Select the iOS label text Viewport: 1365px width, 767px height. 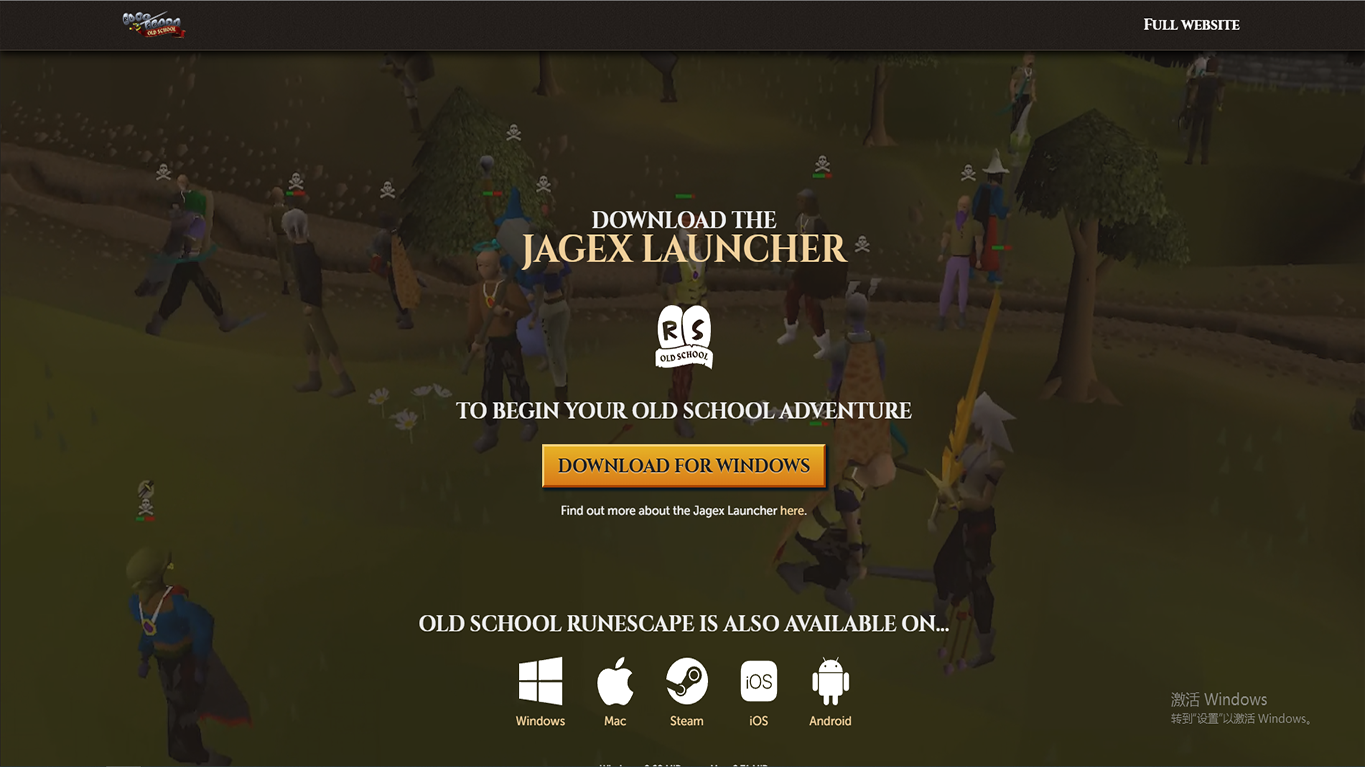pyautogui.click(x=758, y=720)
